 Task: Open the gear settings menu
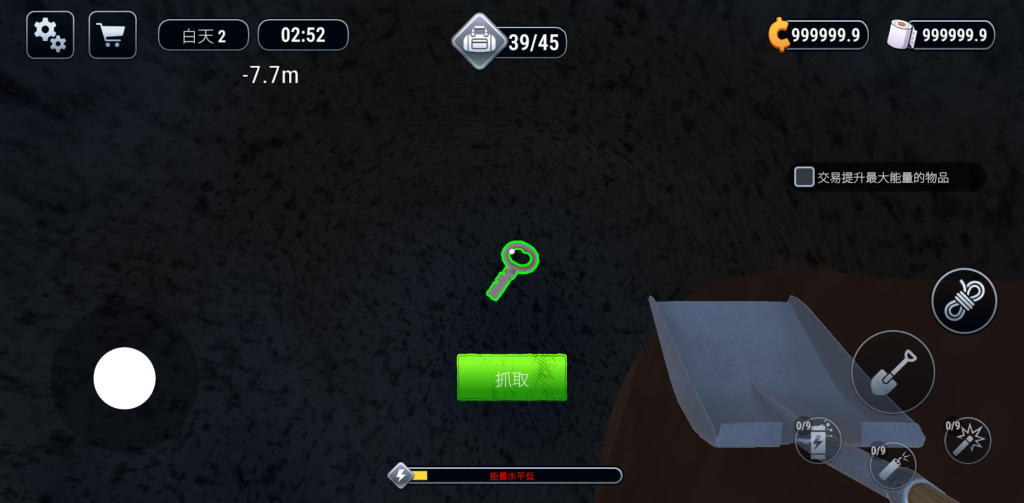pyautogui.click(x=50, y=35)
